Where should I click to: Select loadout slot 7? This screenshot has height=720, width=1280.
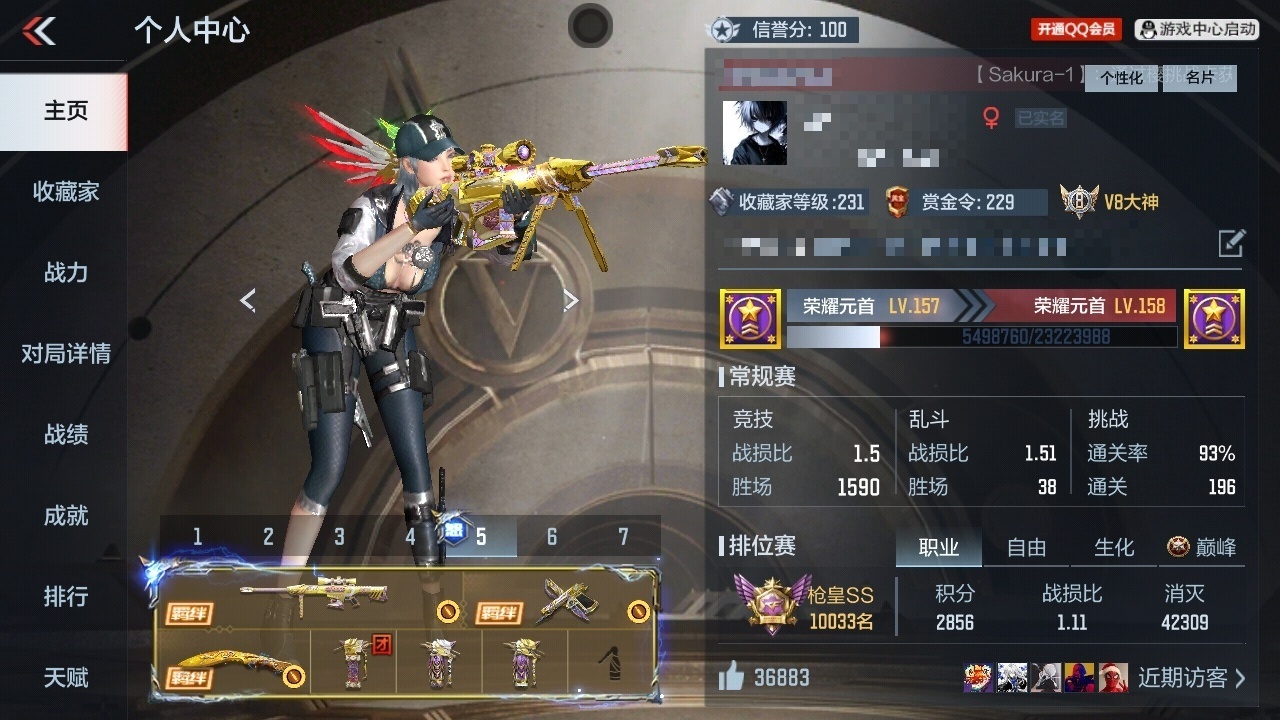[623, 537]
